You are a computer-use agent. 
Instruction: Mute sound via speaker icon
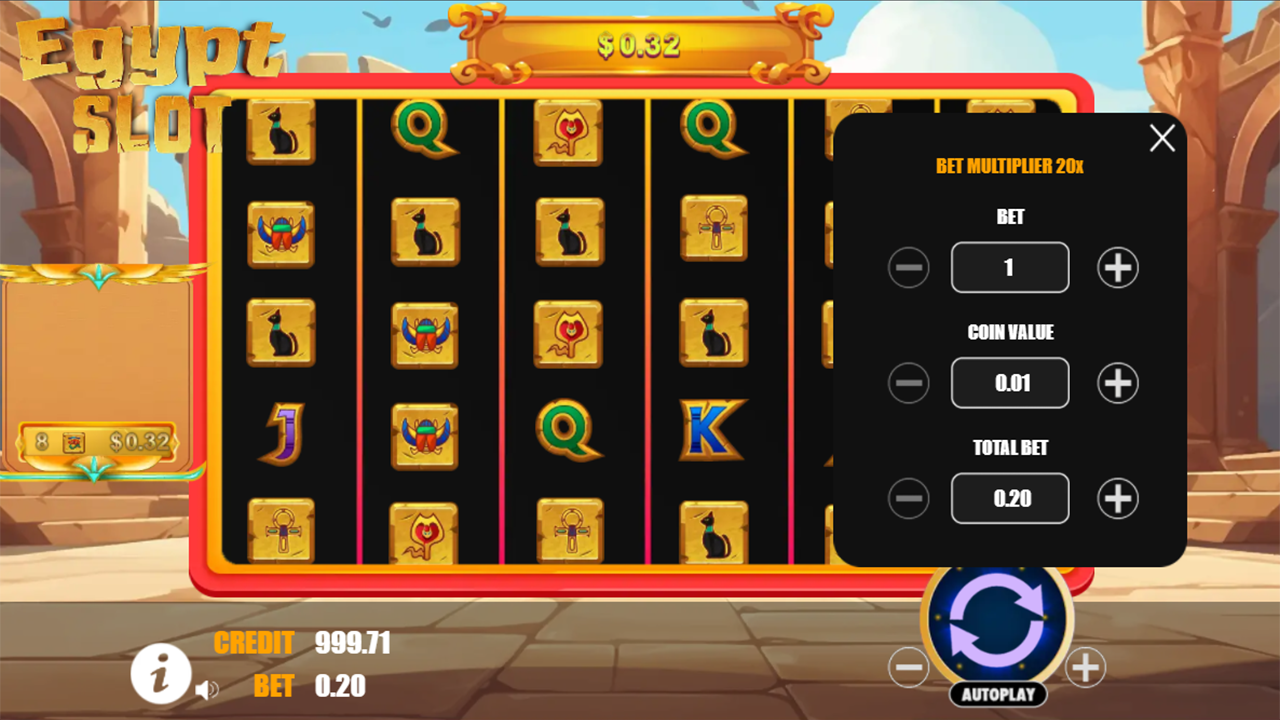coord(207,689)
